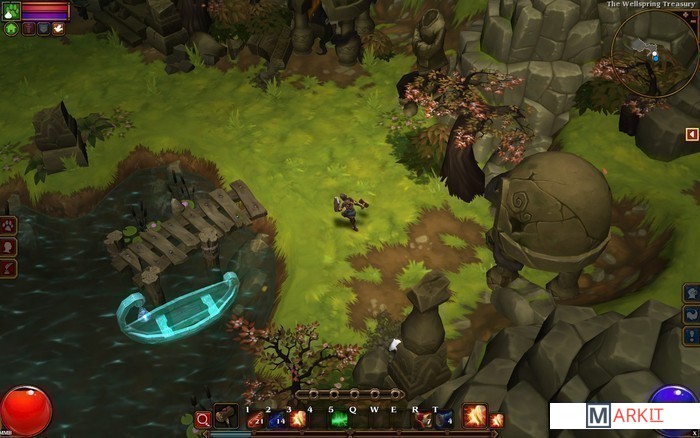This screenshot has width=700, height=438.
Task: Click the pet paw portrait
Action: click(x=10, y=10)
